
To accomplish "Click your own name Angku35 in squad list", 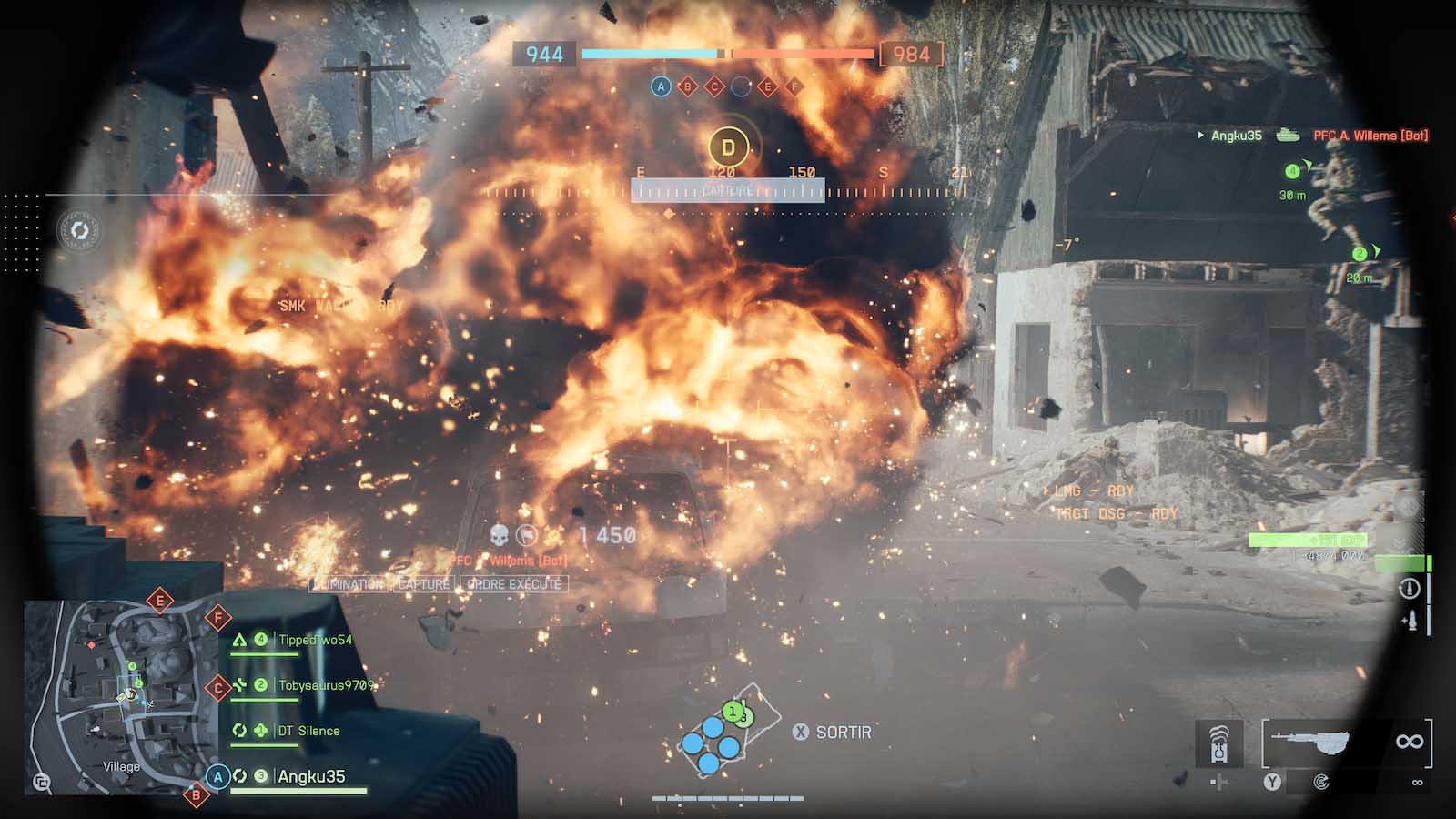I will 310,776.
